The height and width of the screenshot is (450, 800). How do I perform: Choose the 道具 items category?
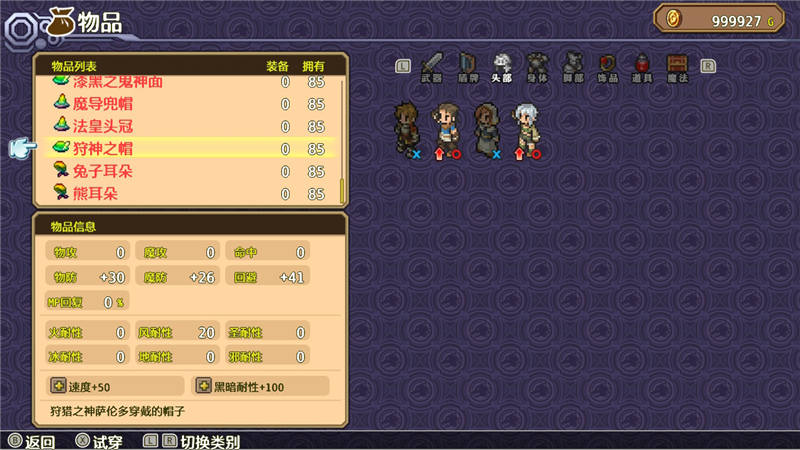tap(642, 65)
